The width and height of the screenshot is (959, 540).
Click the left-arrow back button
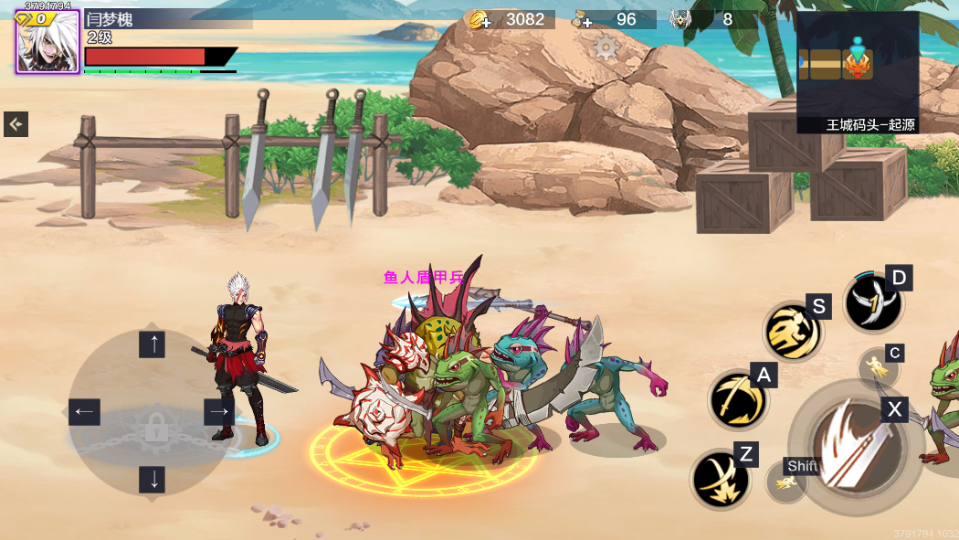(16, 124)
